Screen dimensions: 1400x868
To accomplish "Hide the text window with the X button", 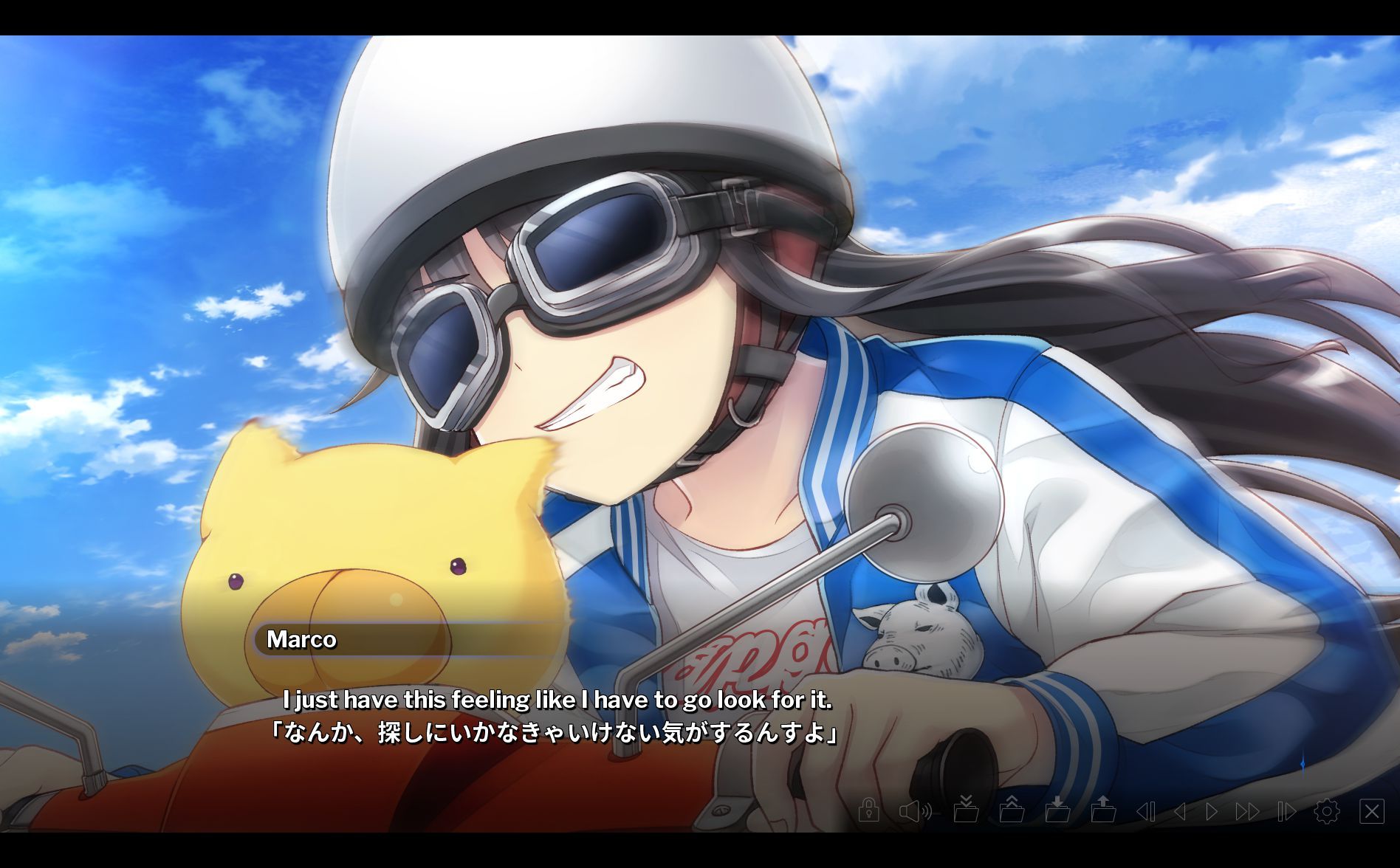I will pos(1372,812).
